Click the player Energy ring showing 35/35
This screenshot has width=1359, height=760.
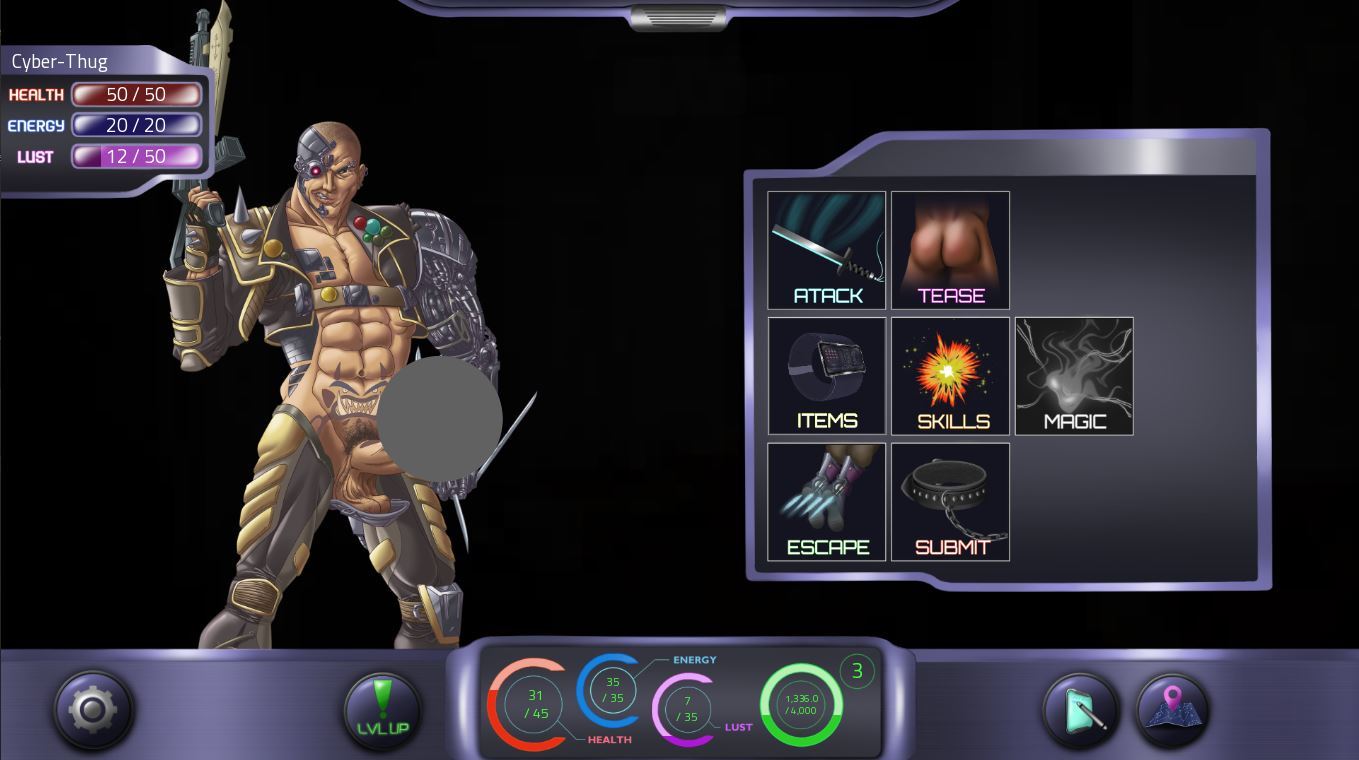pyautogui.click(x=611, y=689)
